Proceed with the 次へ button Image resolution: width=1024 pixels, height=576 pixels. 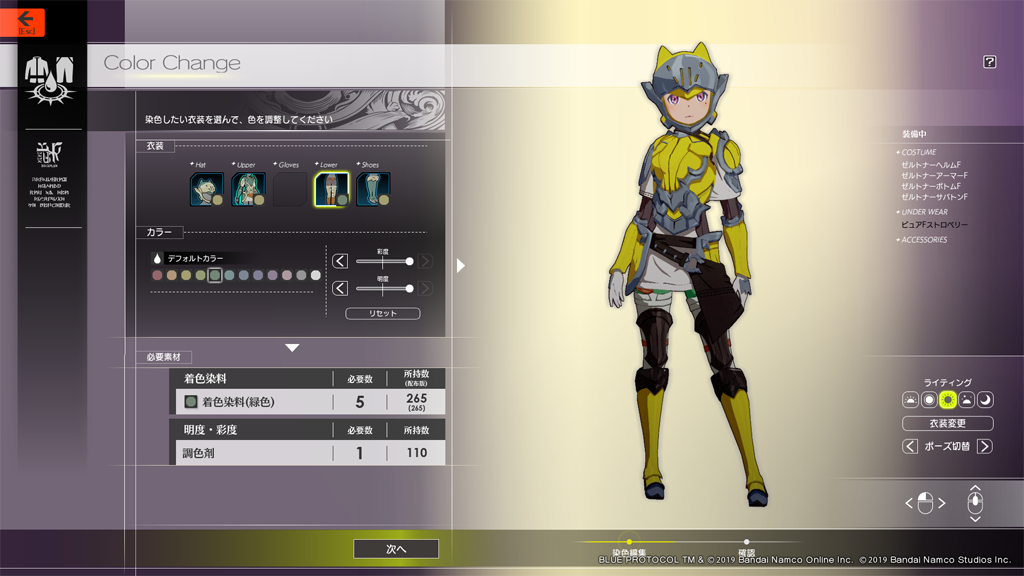coord(396,549)
